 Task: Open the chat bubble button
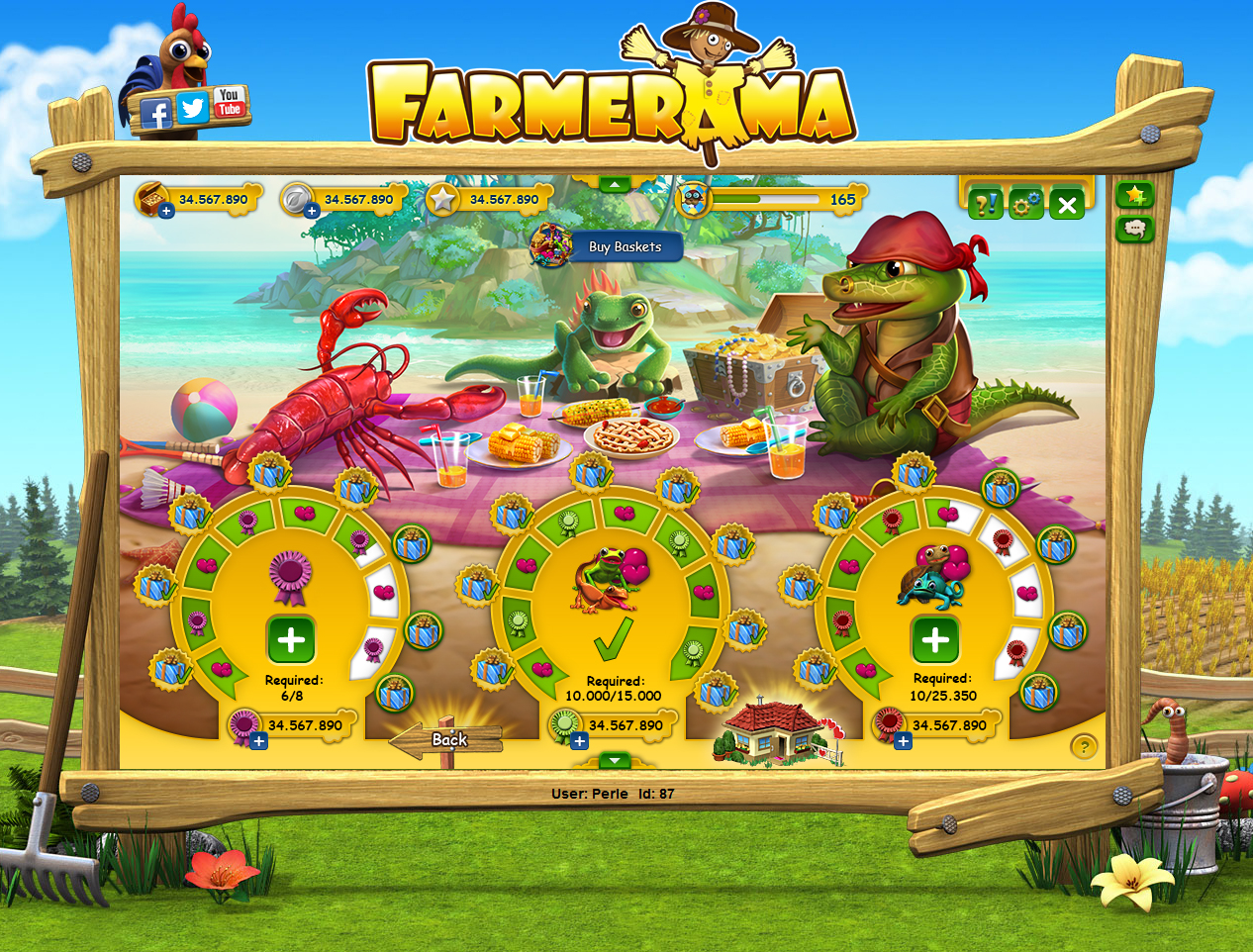coord(1134,230)
